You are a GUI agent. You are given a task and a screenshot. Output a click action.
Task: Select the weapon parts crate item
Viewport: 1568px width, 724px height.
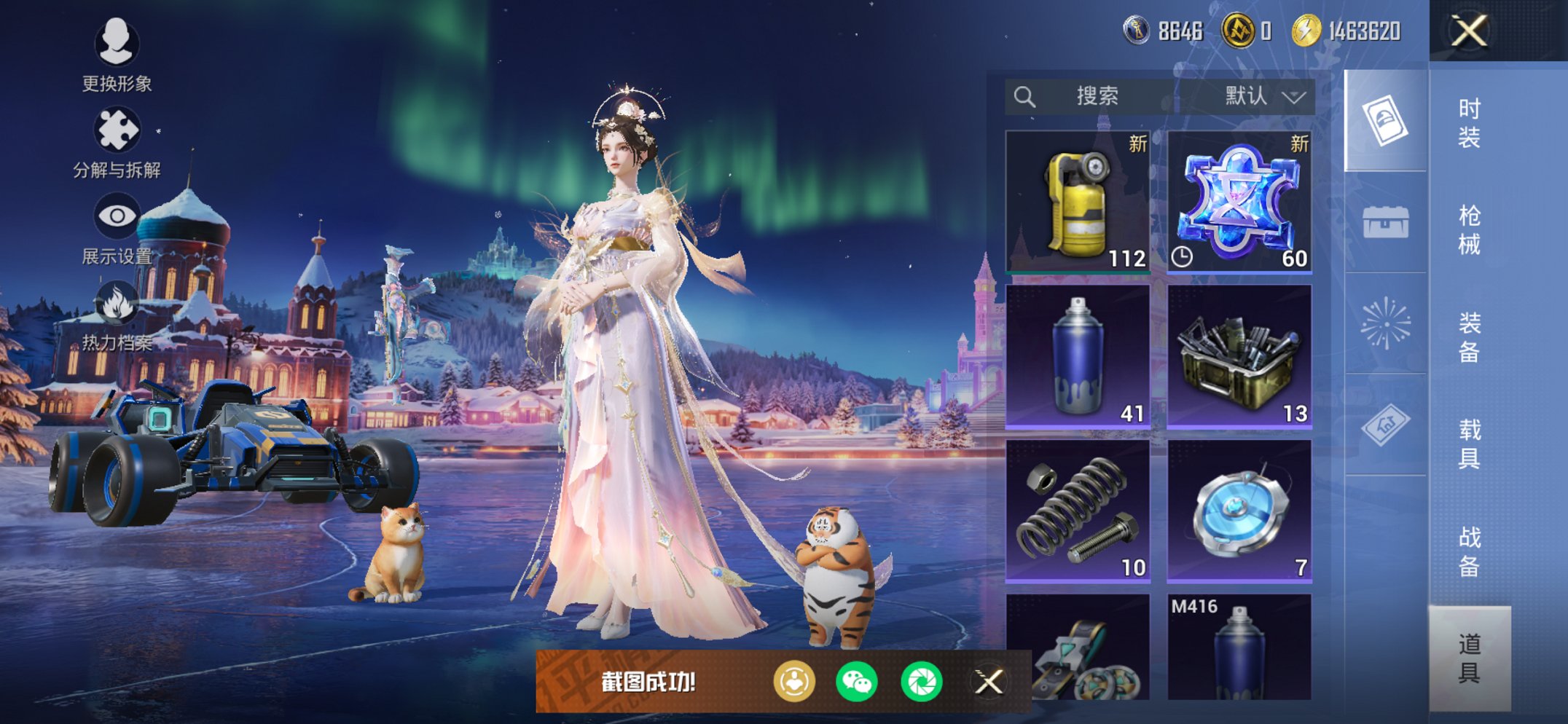pos(1239,355)
